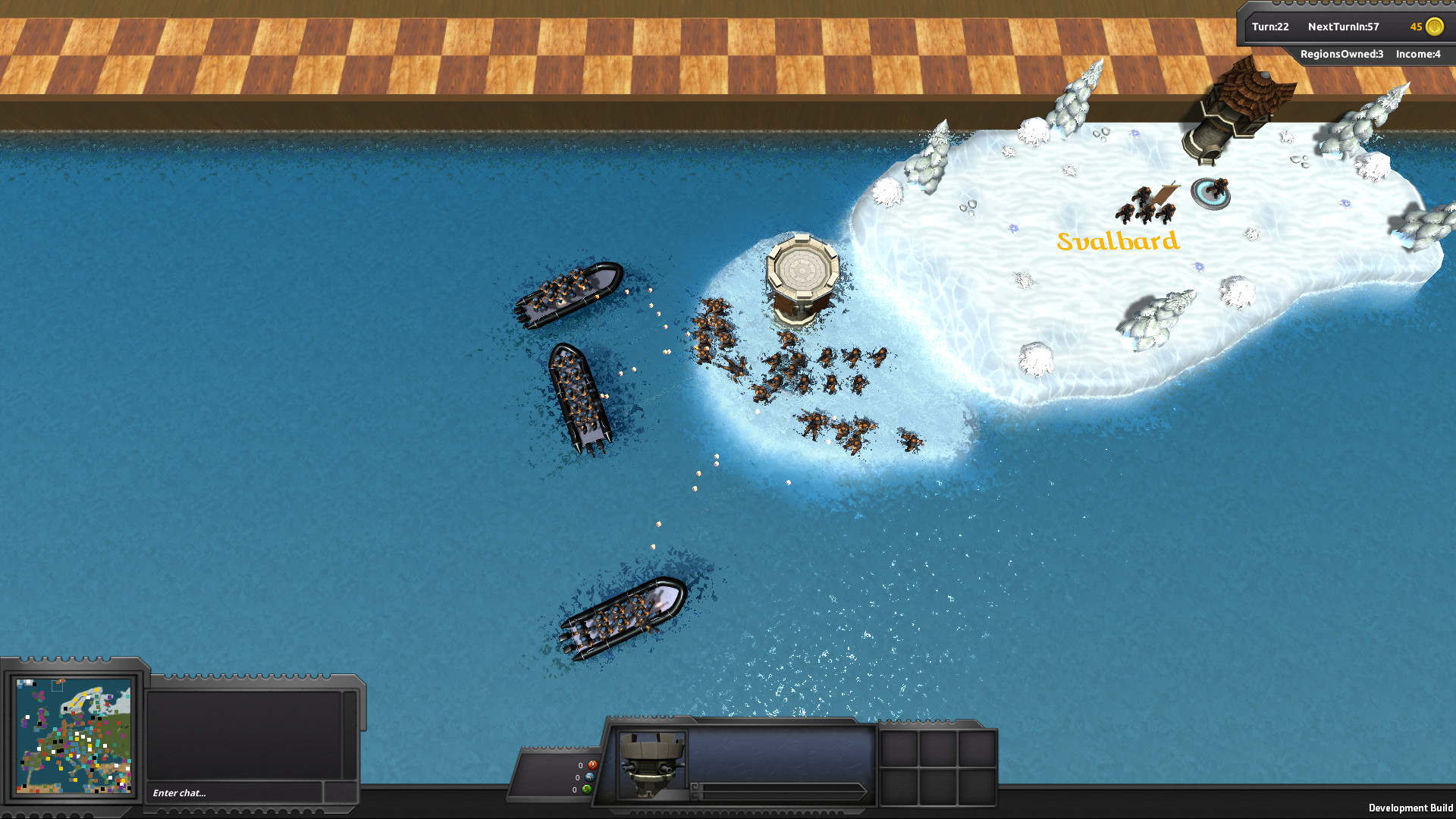
Task: Click inside the Enter chat text field
Action: tap(227, 792)
